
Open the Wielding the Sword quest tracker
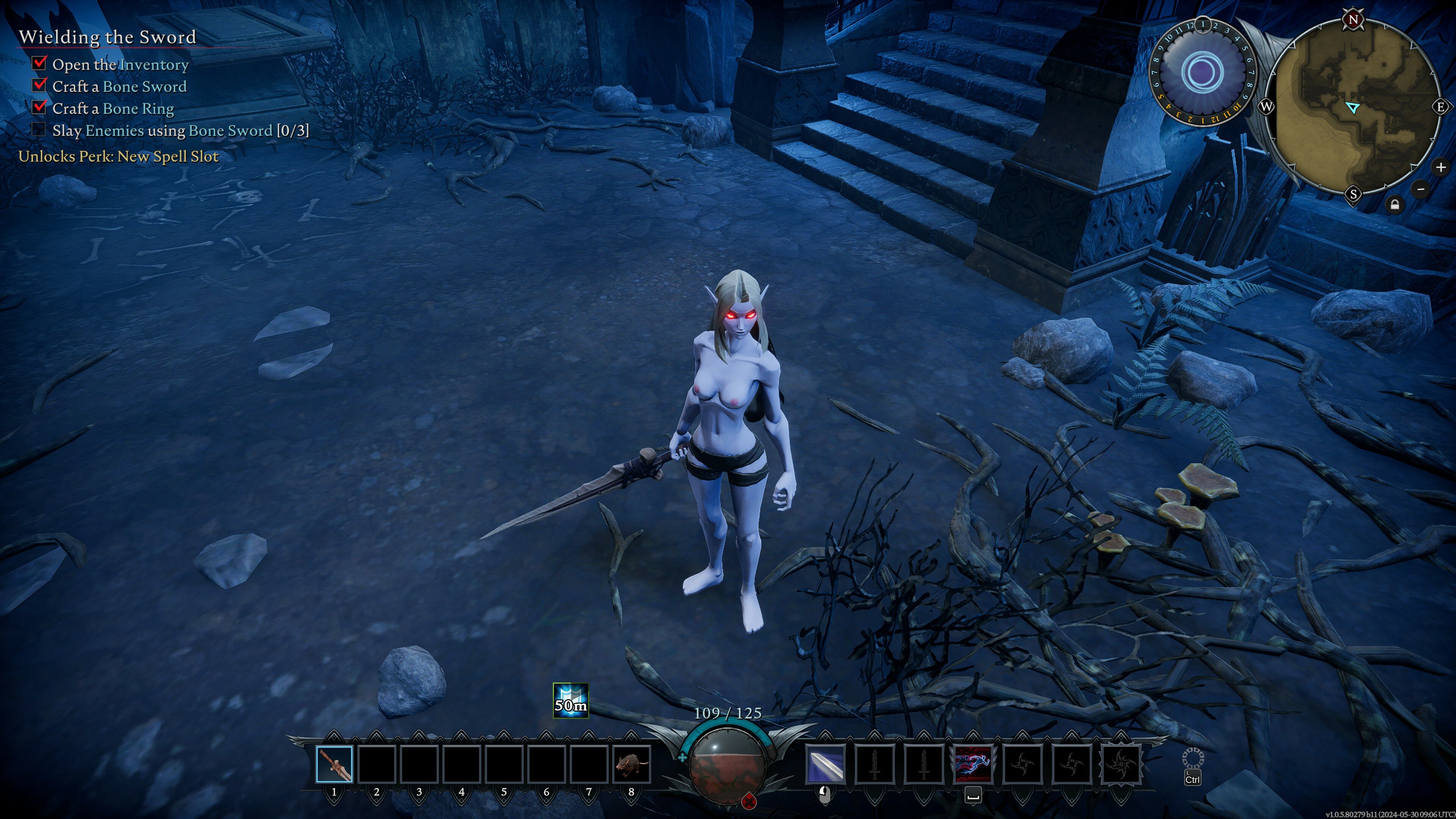[x=107, y=37]
